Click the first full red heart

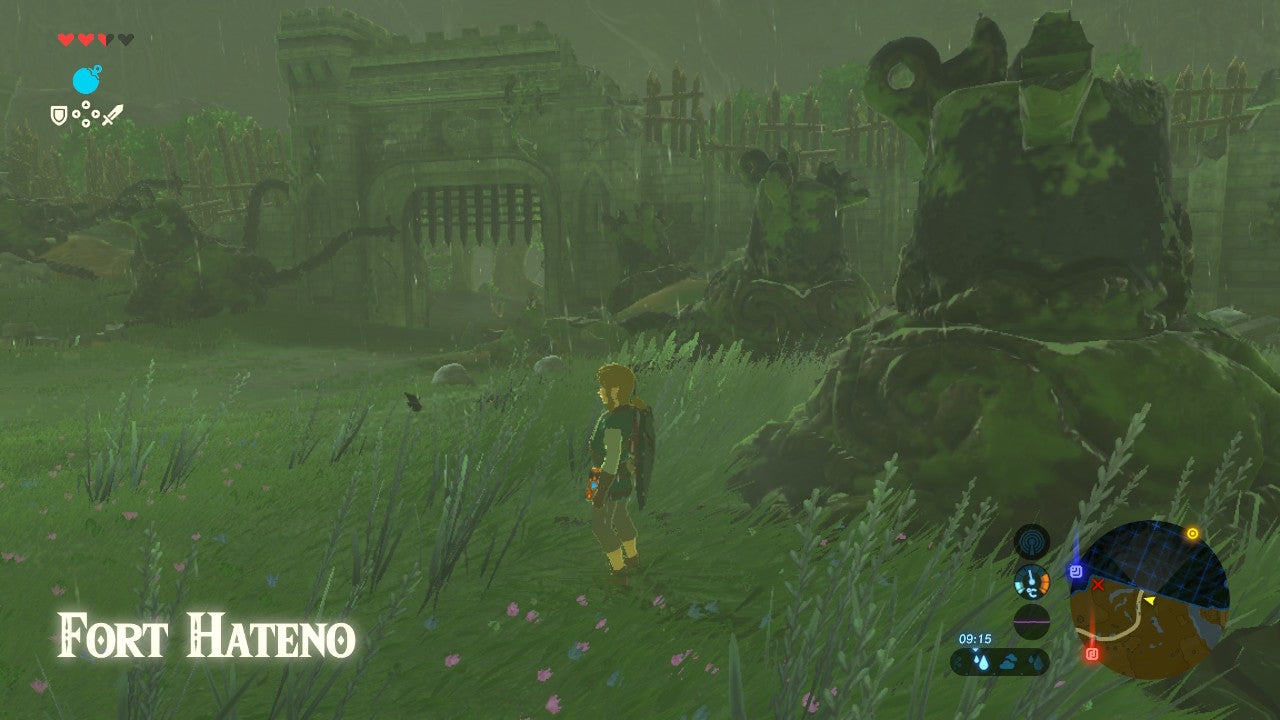66,40
